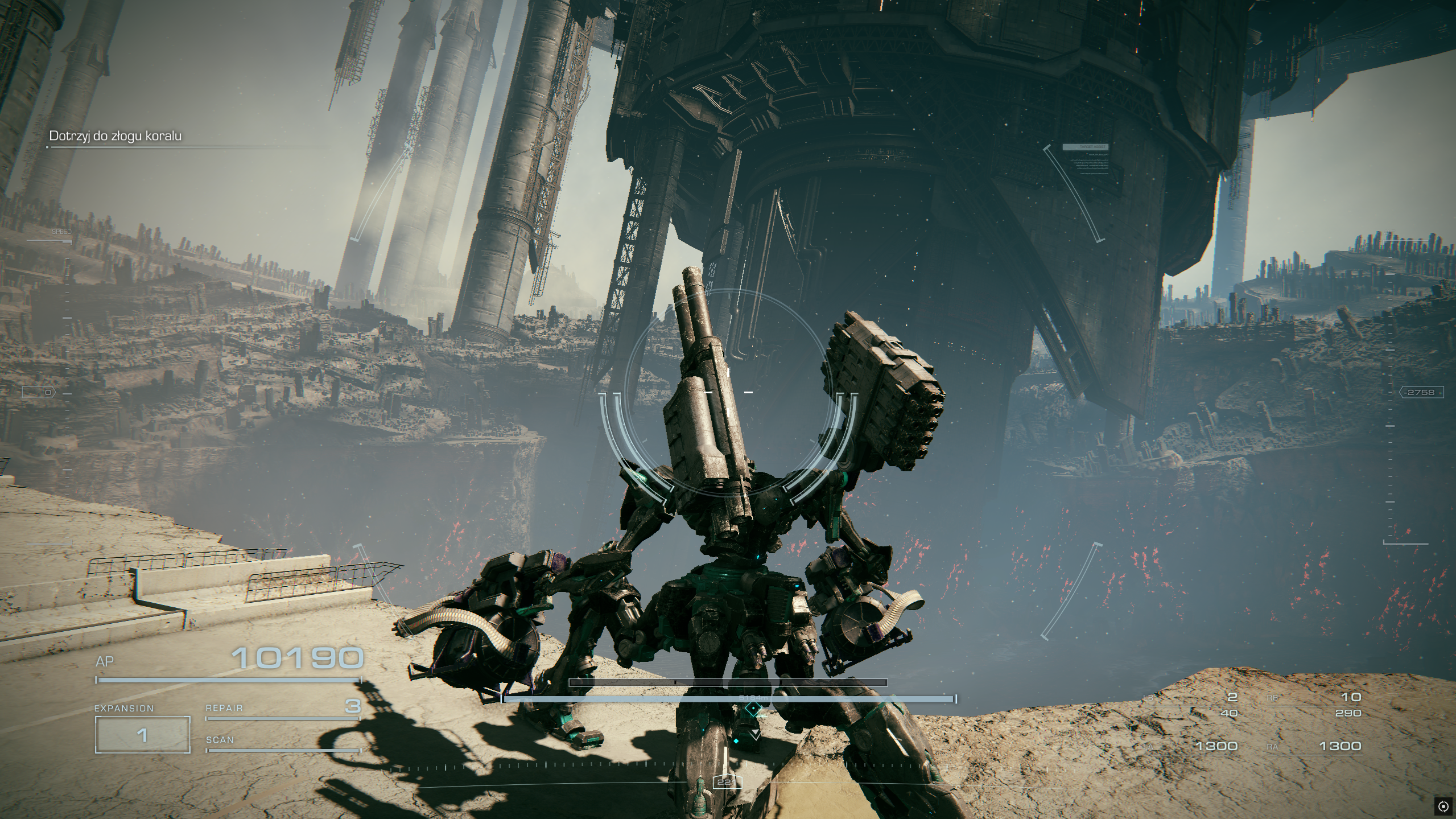This screenshot has height=819, width=1456.
Task: Activate the Expansion slot box
Action: coord(142,735)
